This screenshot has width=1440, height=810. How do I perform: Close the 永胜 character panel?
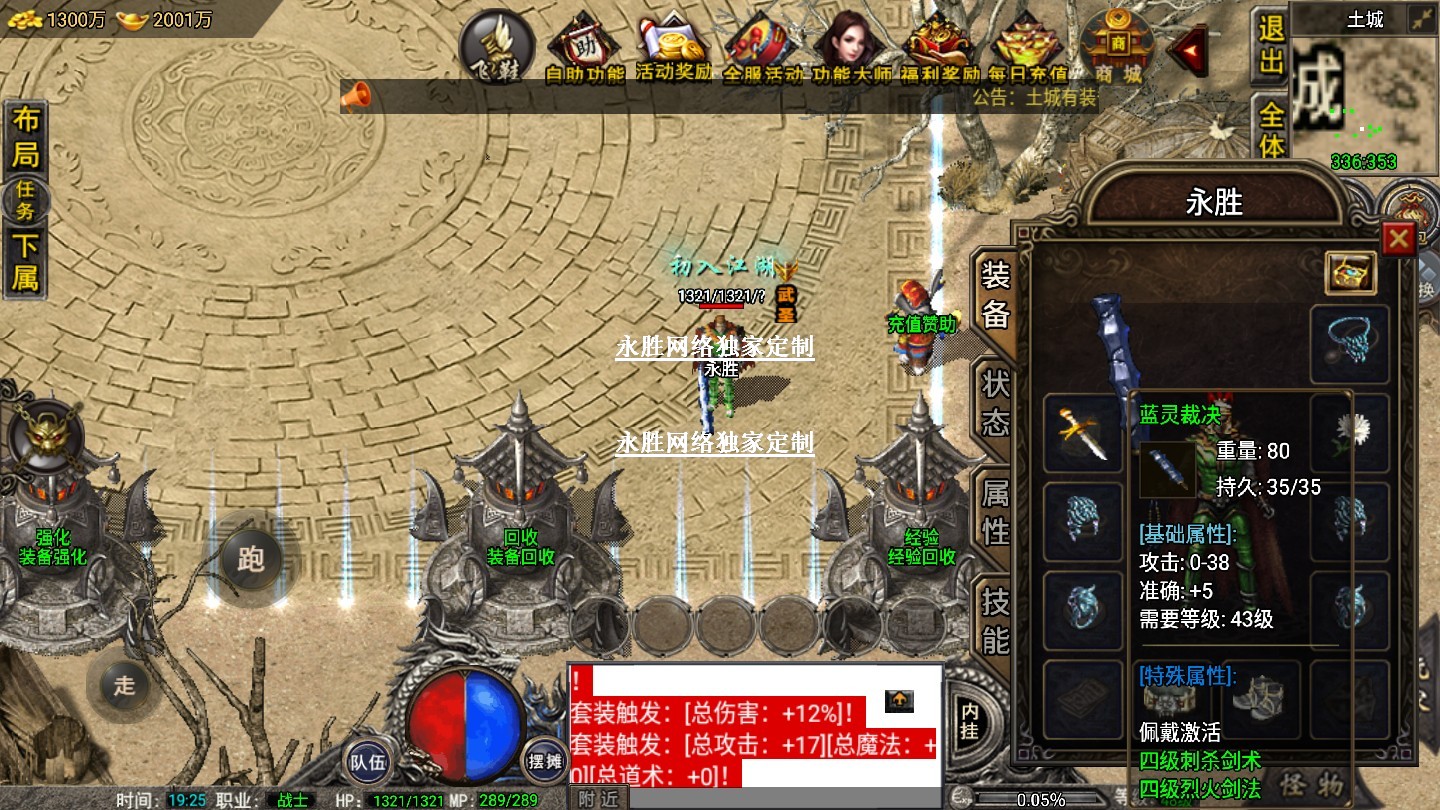(1397, 238)
